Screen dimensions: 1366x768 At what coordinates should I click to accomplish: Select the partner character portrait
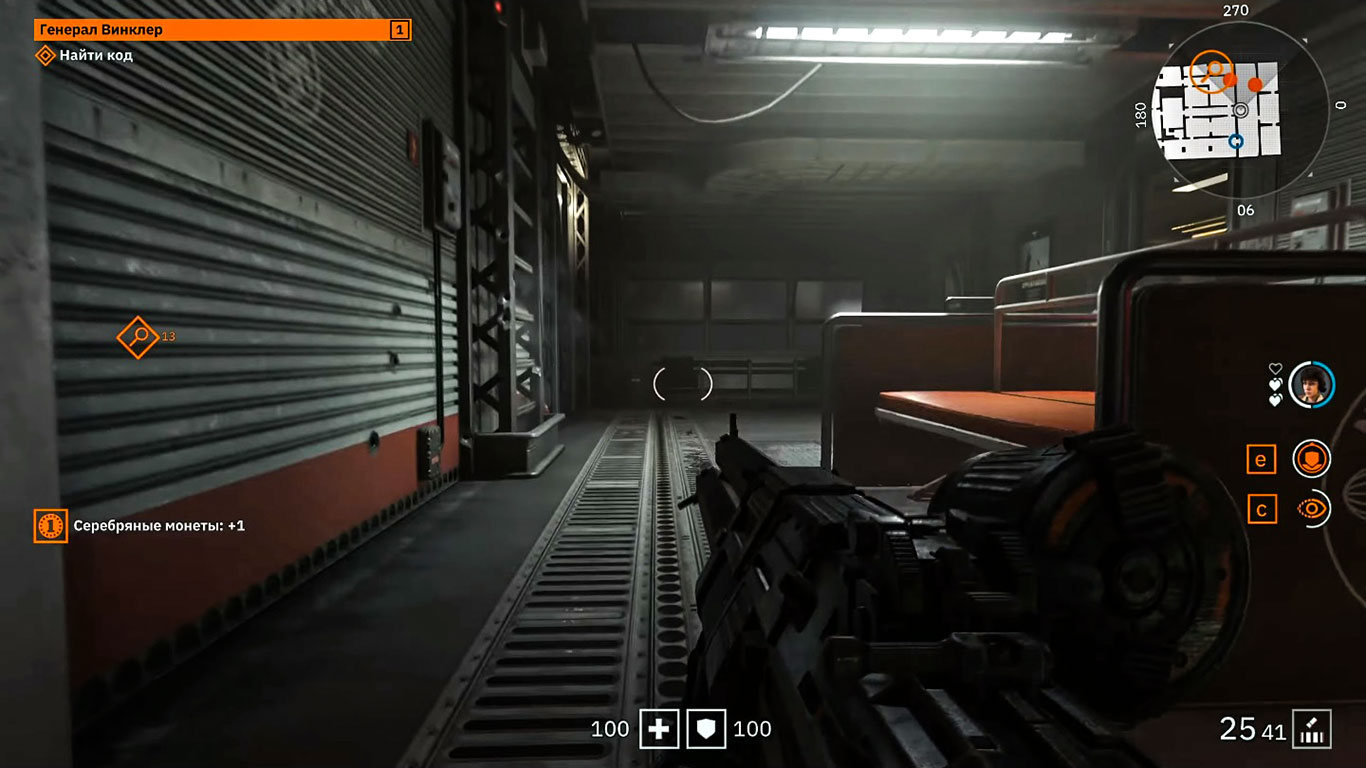point(1311,384)
